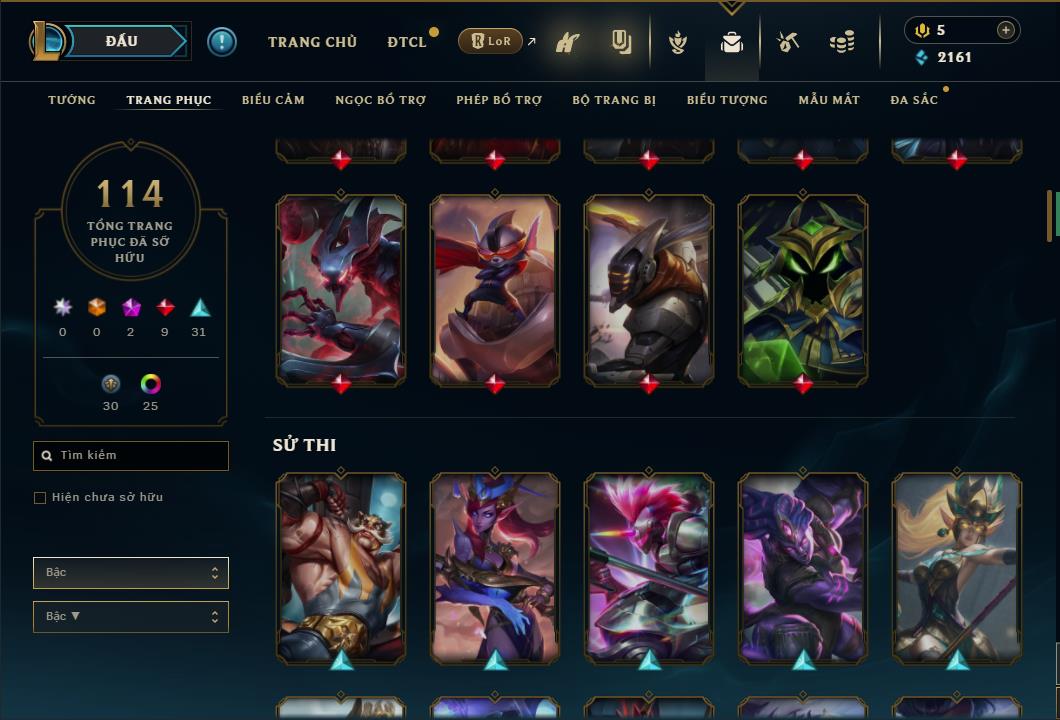Open the TRANG CHỦ home page
Viewport: 1060px width, 720px height.
pyautogui.click(x=312, y=42)
